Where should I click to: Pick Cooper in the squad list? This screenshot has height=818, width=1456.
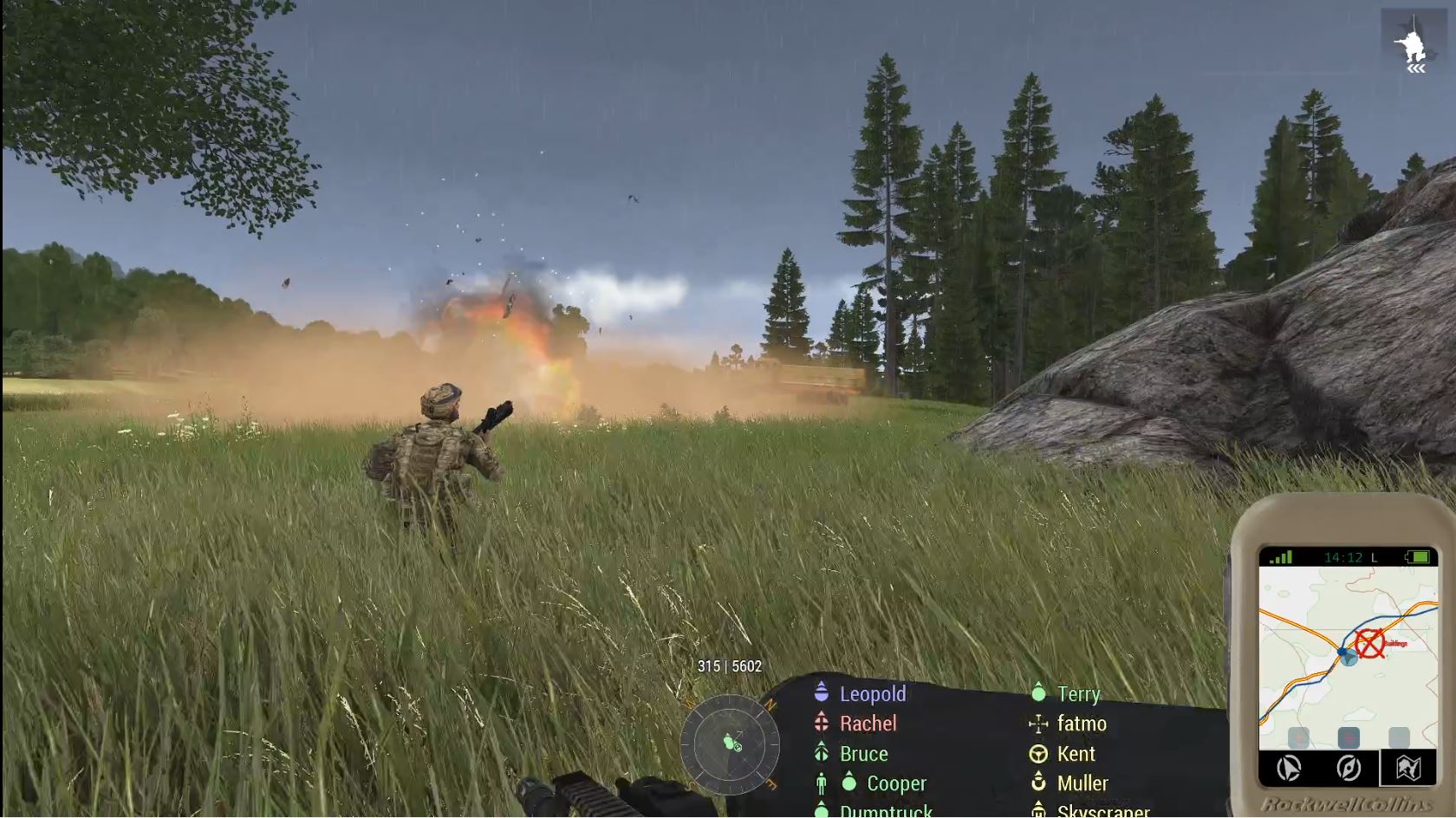point(896,783)
